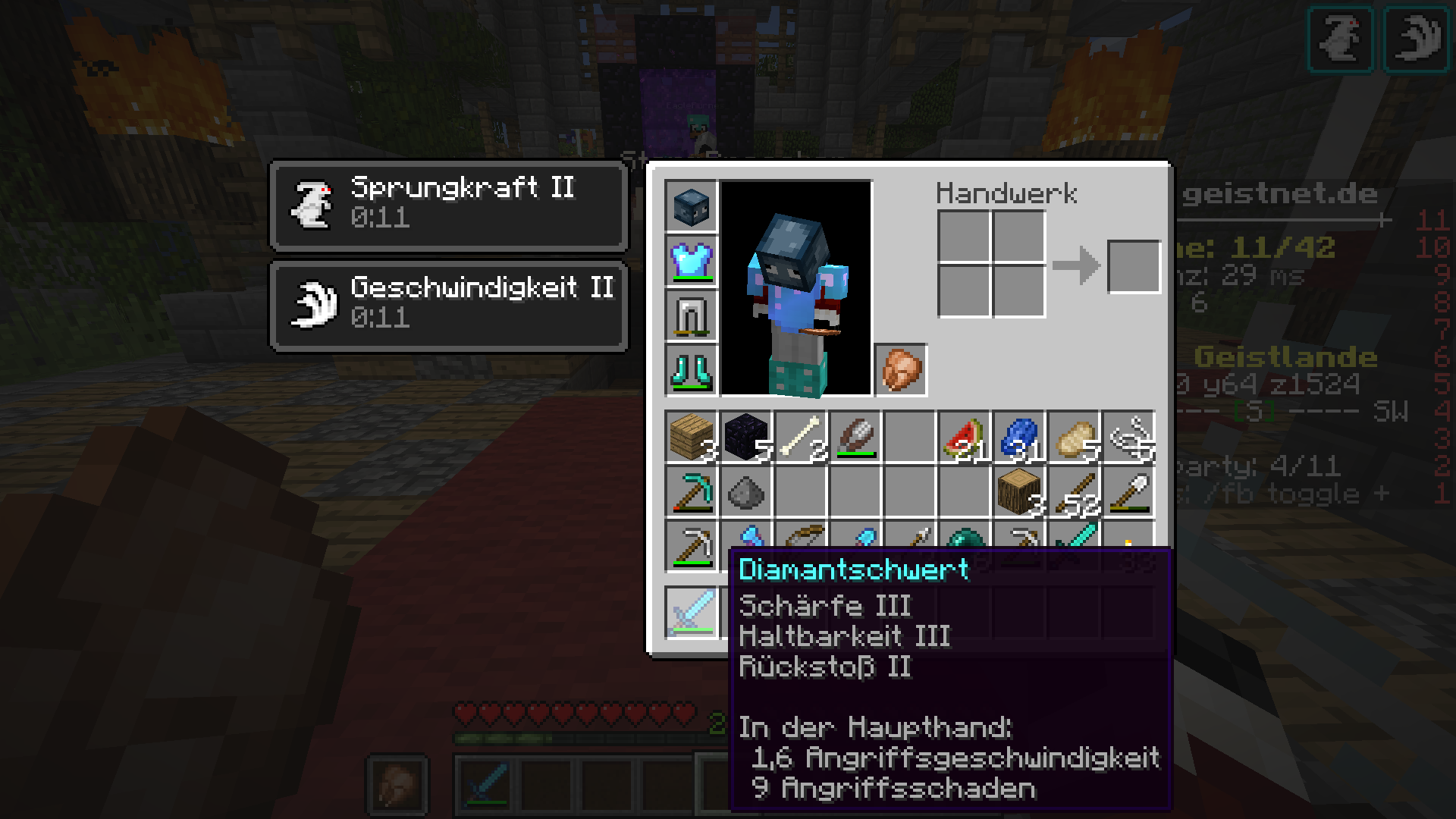Pick up the iron shovel
This screenshot has height=819, width=1456.
pyautogui.click(x=1128, y=491)
